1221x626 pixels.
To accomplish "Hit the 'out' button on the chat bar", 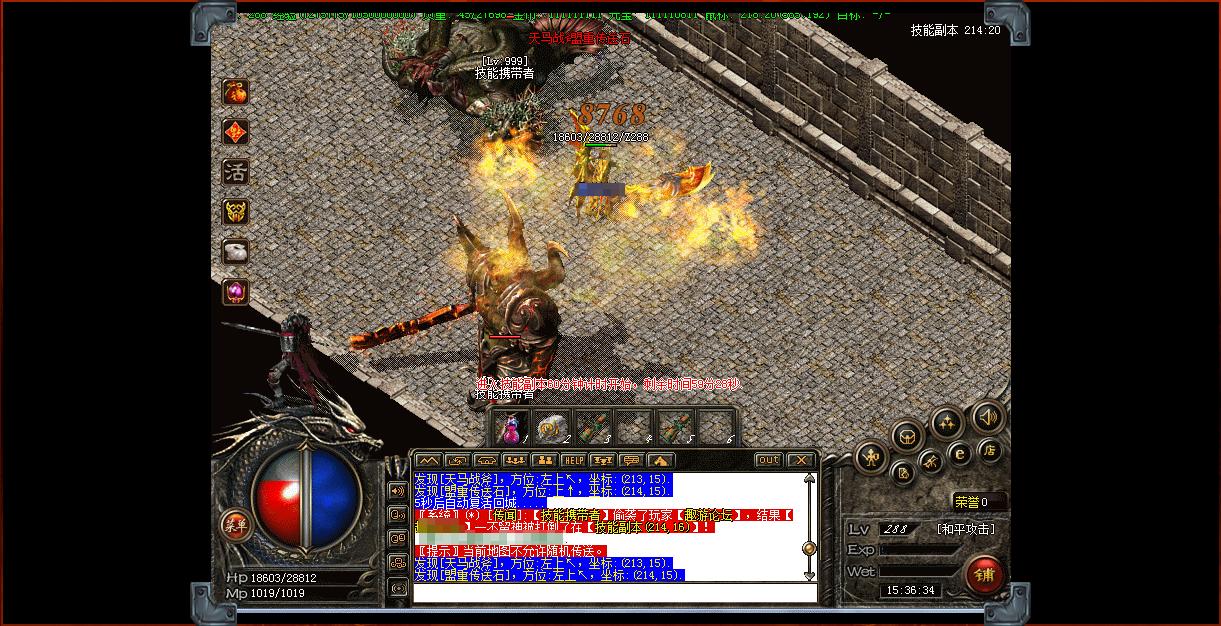I will point(768,460).
